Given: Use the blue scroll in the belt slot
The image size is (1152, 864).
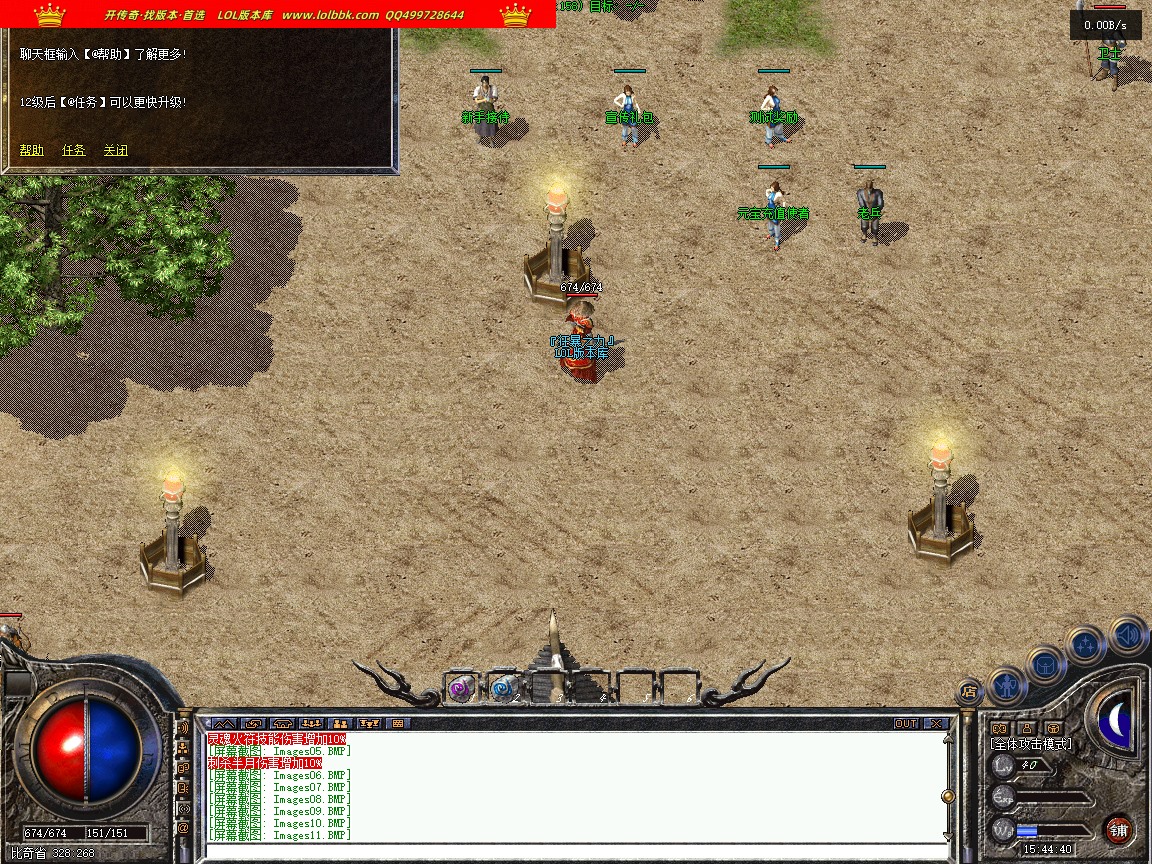Looking at the screenshot, I should [503, 688].
